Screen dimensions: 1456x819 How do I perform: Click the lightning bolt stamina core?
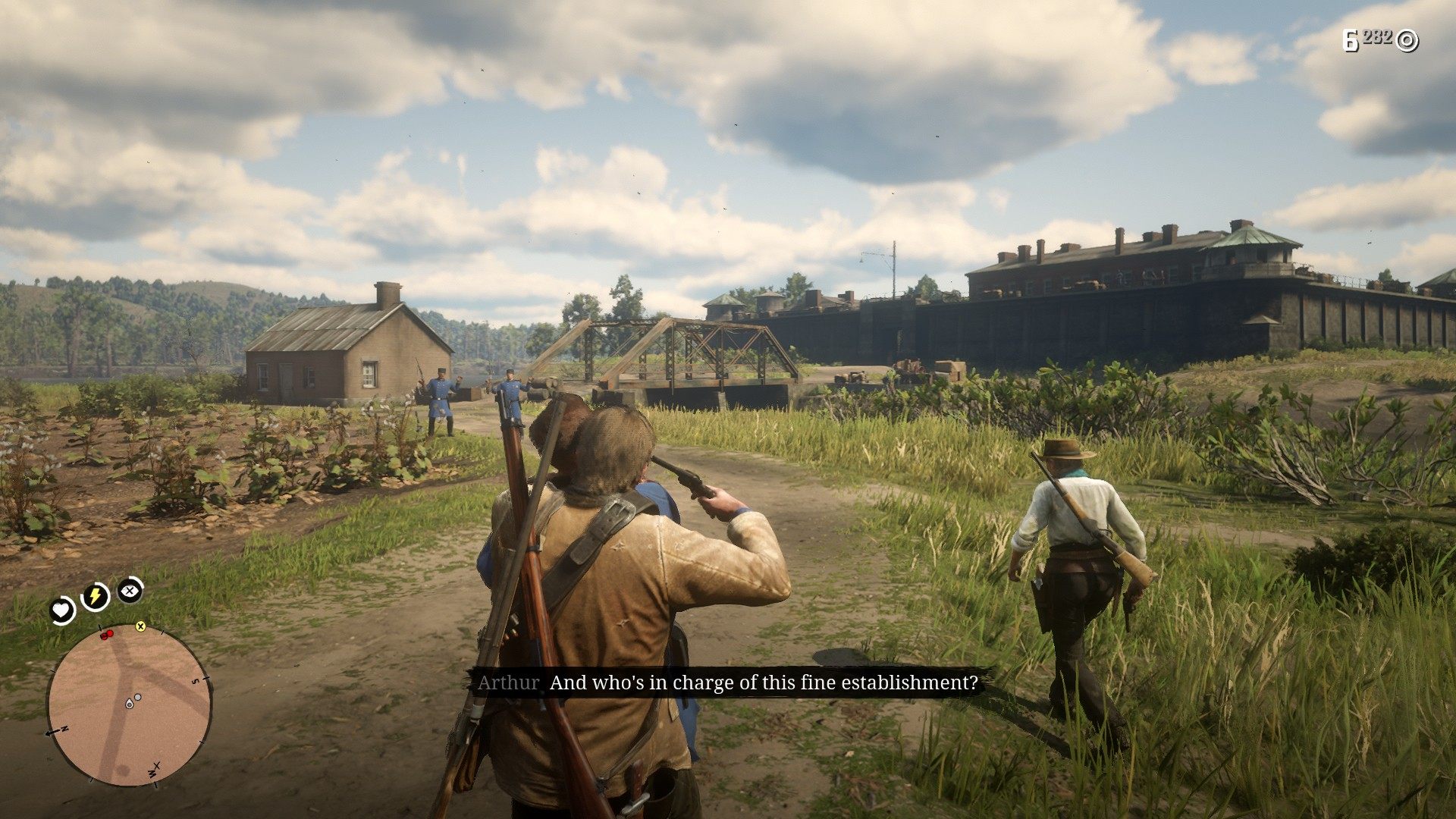click(x=96, y=596)
